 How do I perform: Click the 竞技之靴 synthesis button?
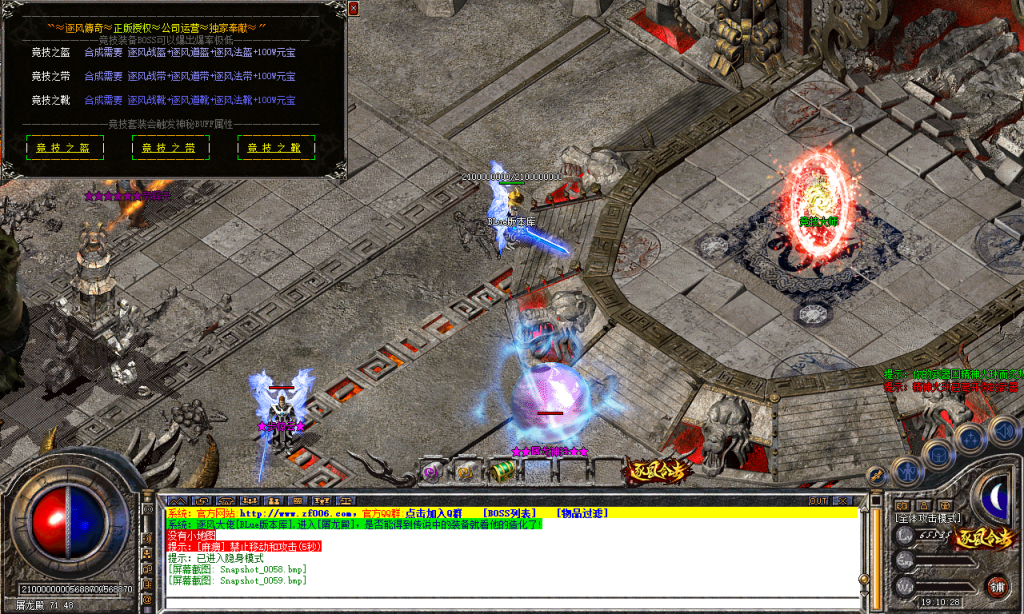tap(268, 148)
